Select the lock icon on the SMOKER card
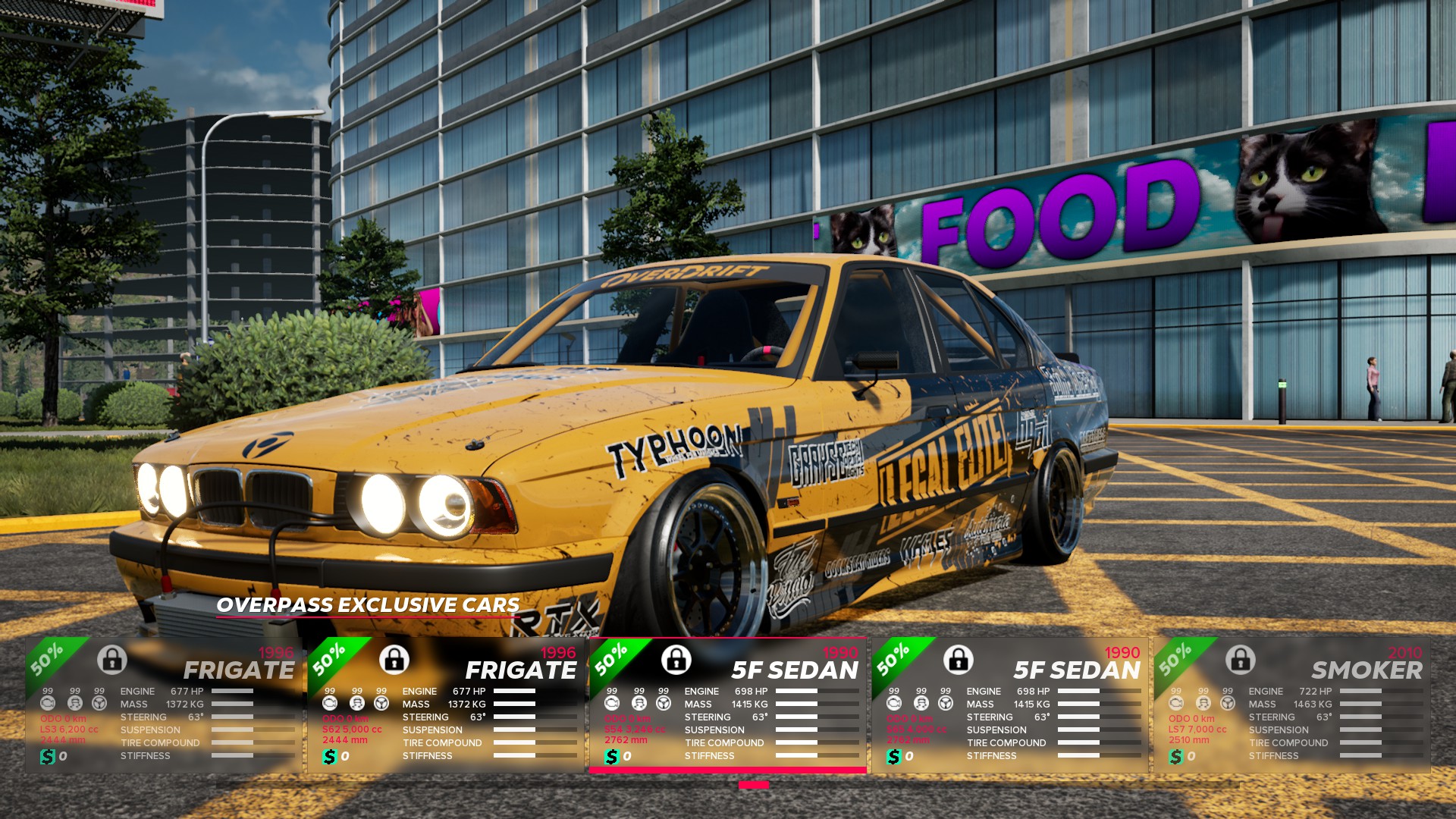 point(1239,661)
